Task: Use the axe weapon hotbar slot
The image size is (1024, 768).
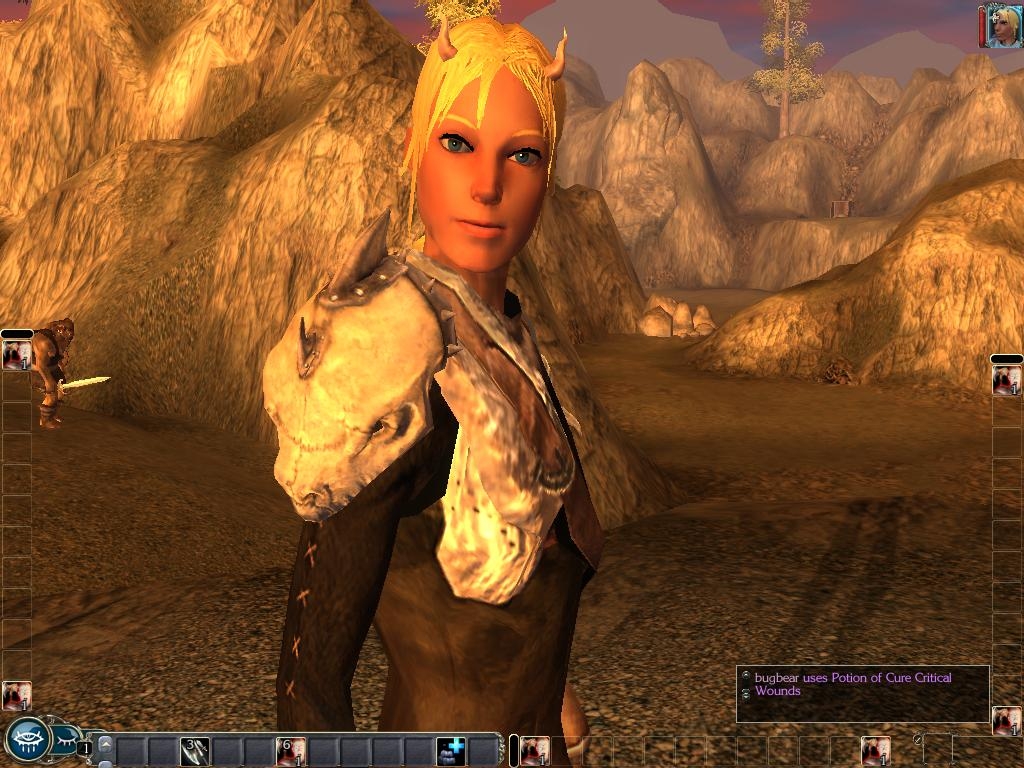Action: (x=195, y=750)
